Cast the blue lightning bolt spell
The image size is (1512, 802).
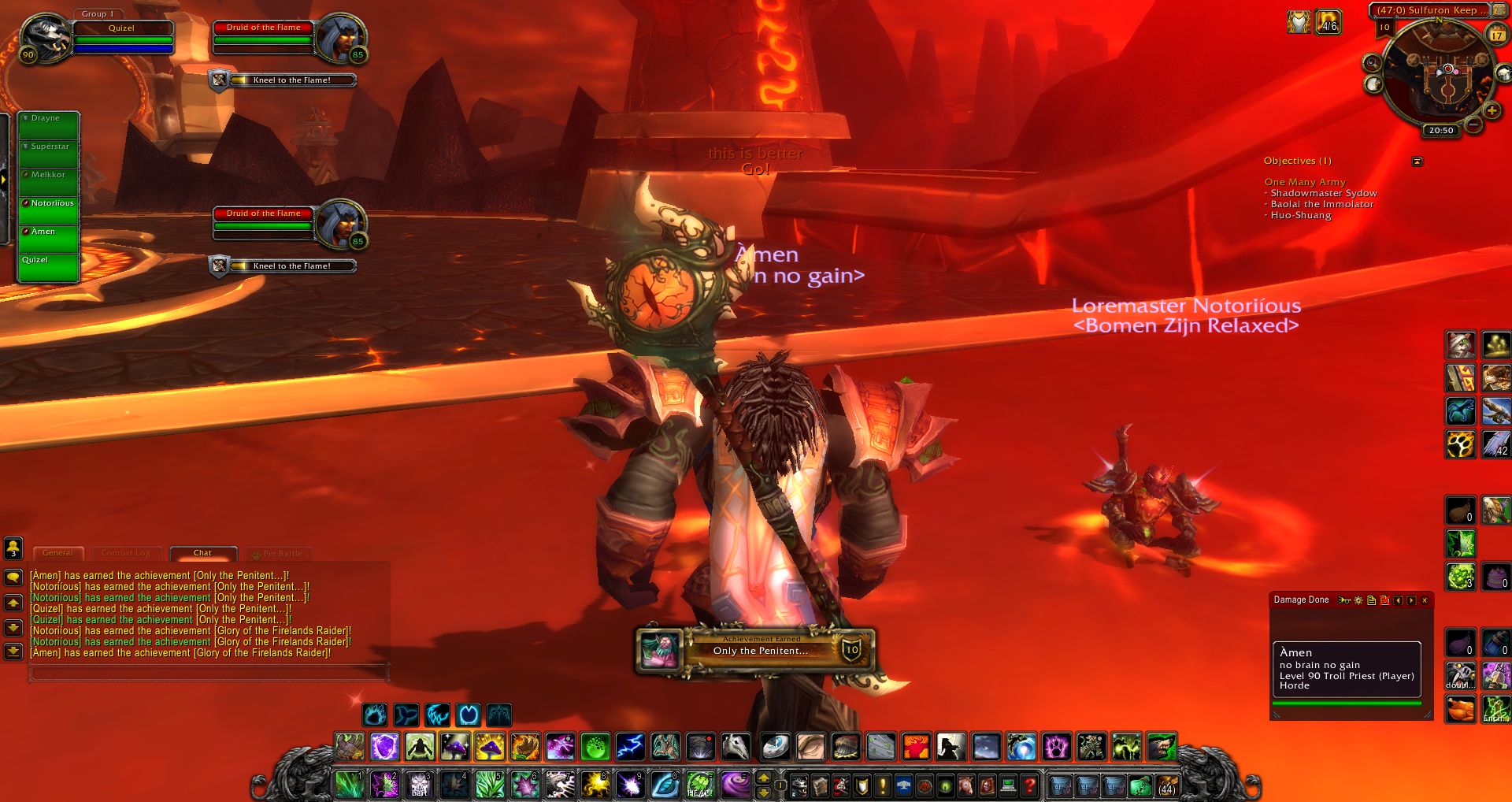[x=629, y=746]
